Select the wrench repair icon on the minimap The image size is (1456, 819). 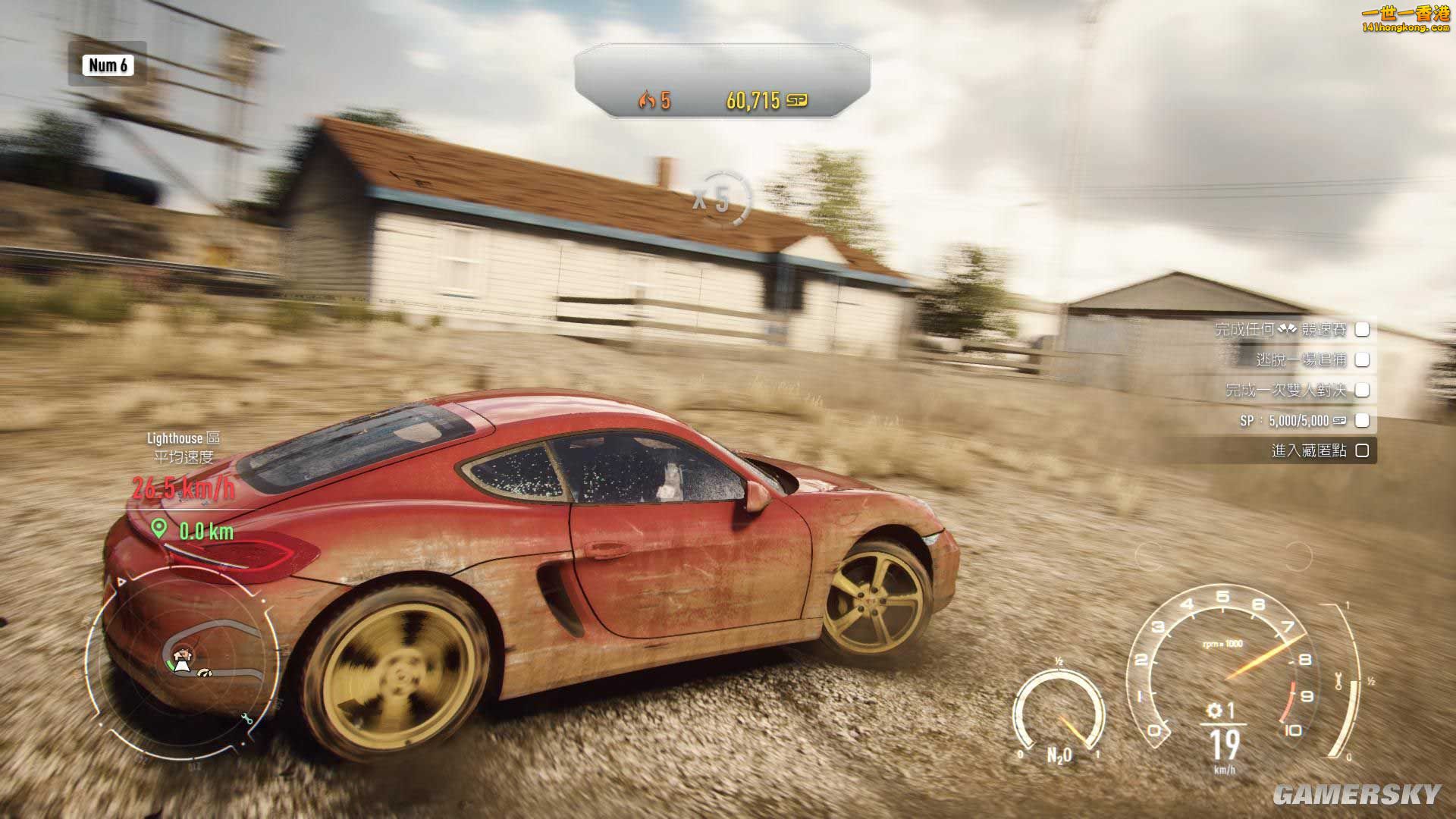click(246, 719)
